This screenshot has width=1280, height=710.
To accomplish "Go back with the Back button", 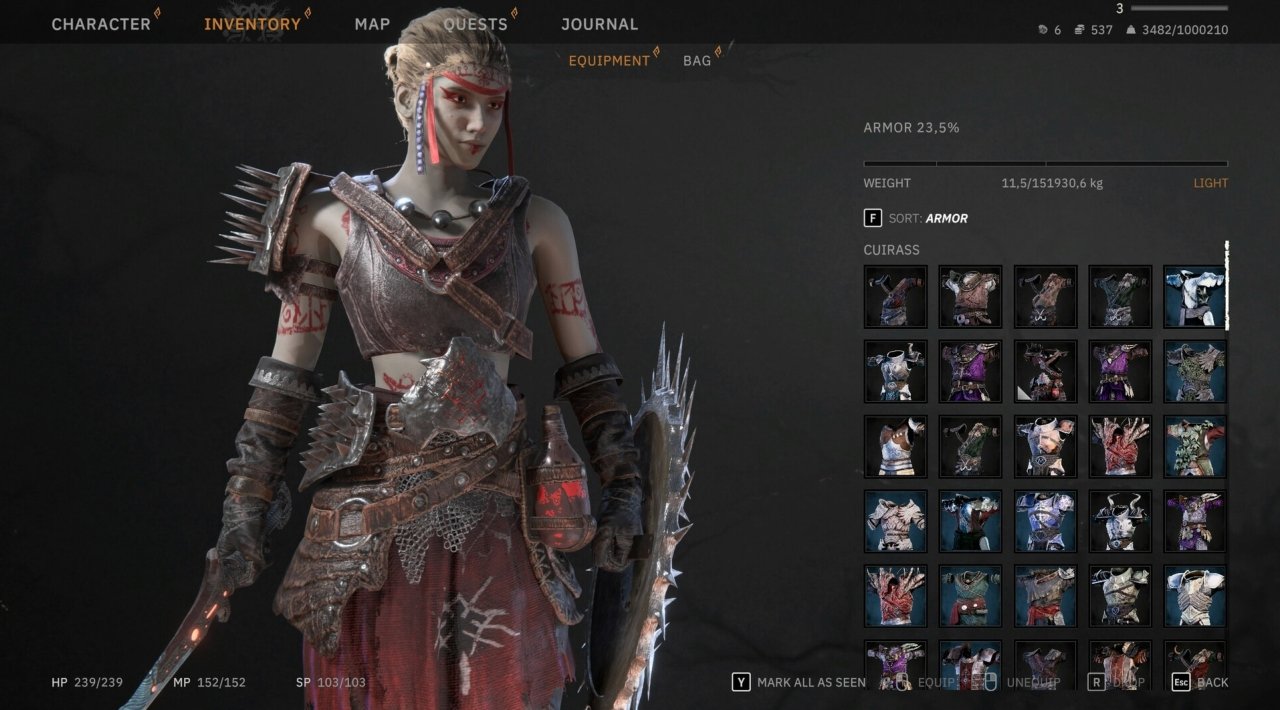I will pos(1200,682).
